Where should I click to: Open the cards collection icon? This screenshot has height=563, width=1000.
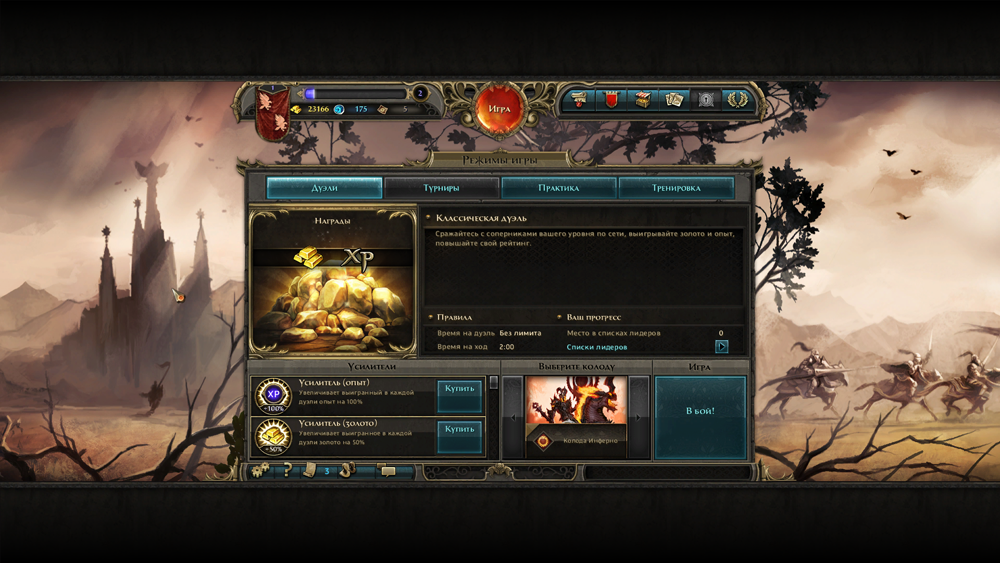(673, 99)
